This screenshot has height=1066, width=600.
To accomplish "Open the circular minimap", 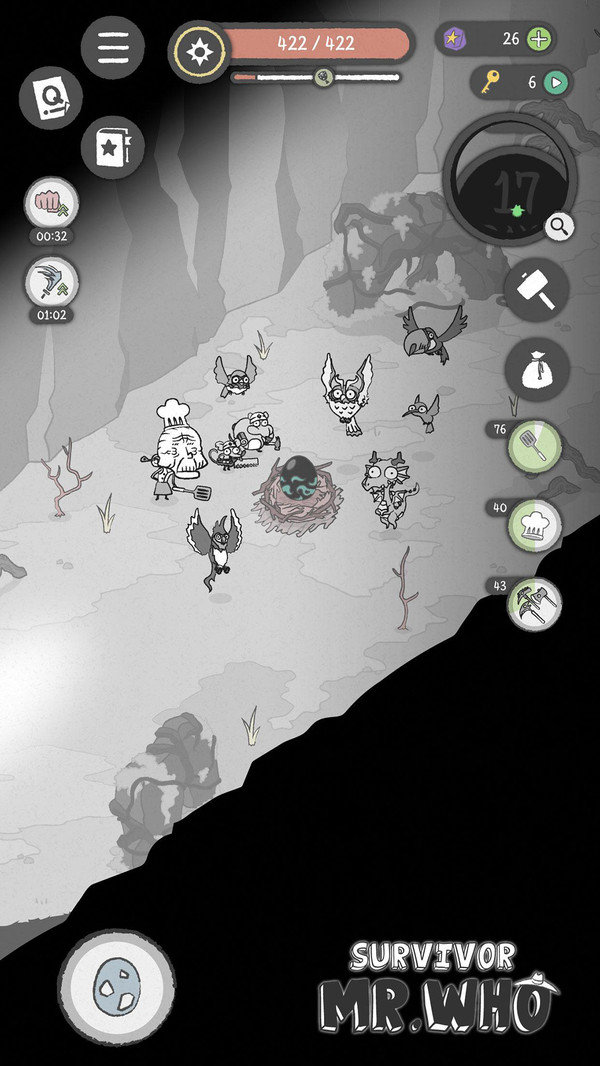I will click(509, 180).
